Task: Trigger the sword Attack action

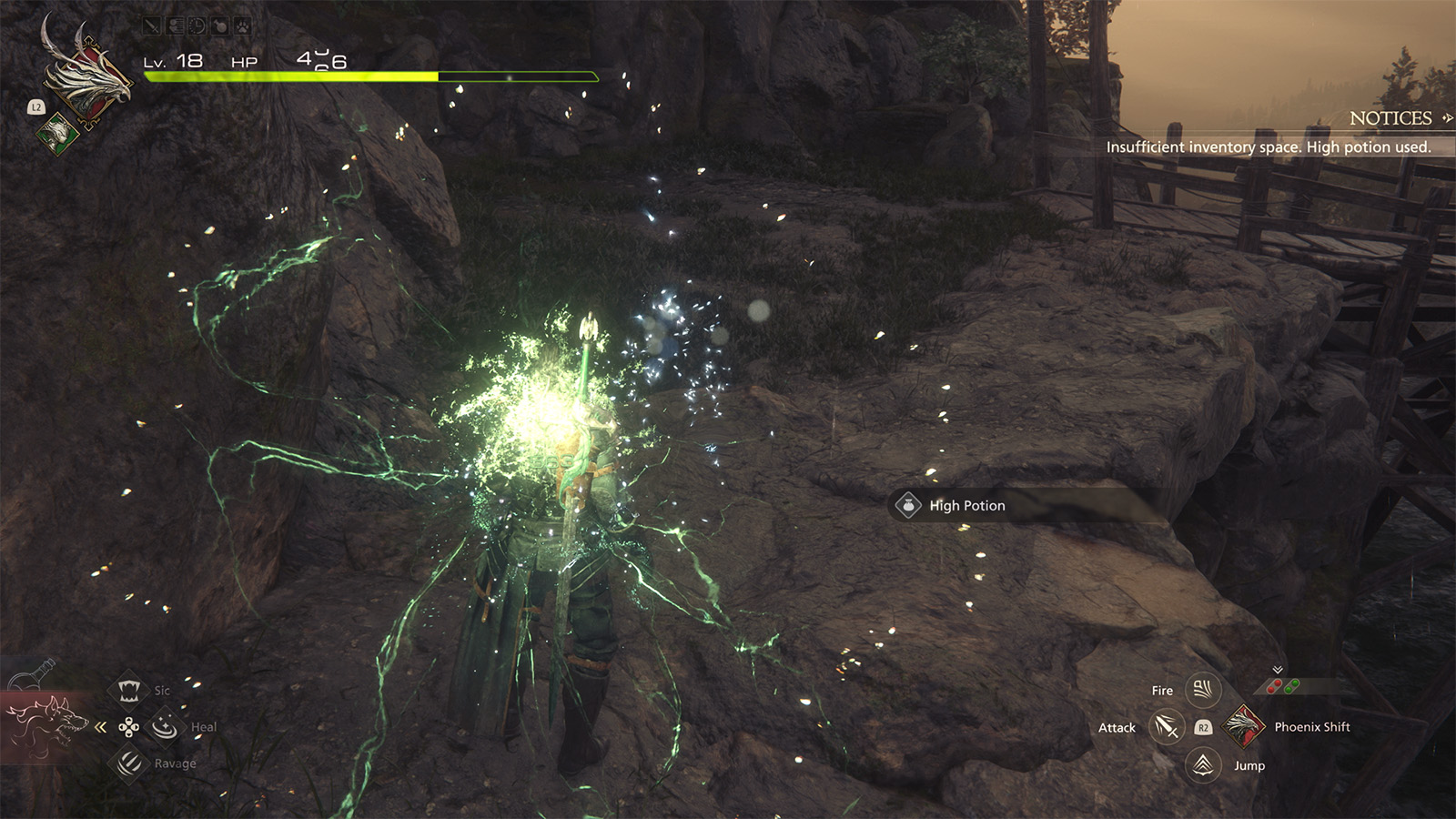Action: click(1166, 727)
